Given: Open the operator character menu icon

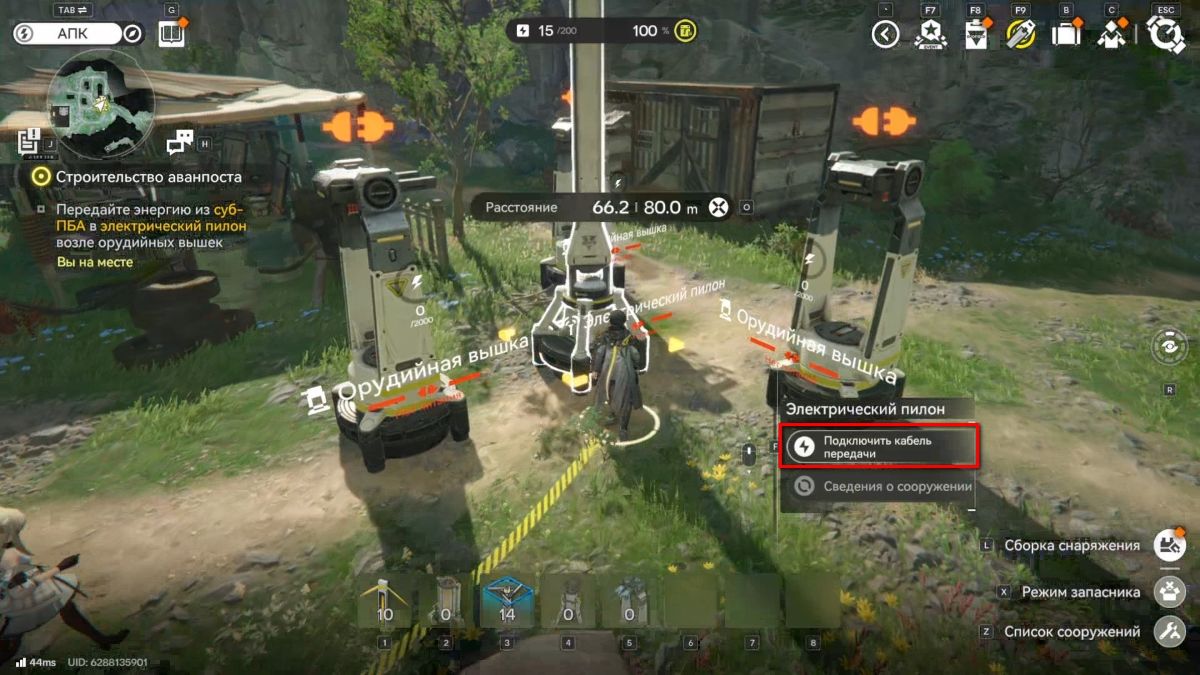Looking at the screenshot, I should click(x=1112, y=35).
